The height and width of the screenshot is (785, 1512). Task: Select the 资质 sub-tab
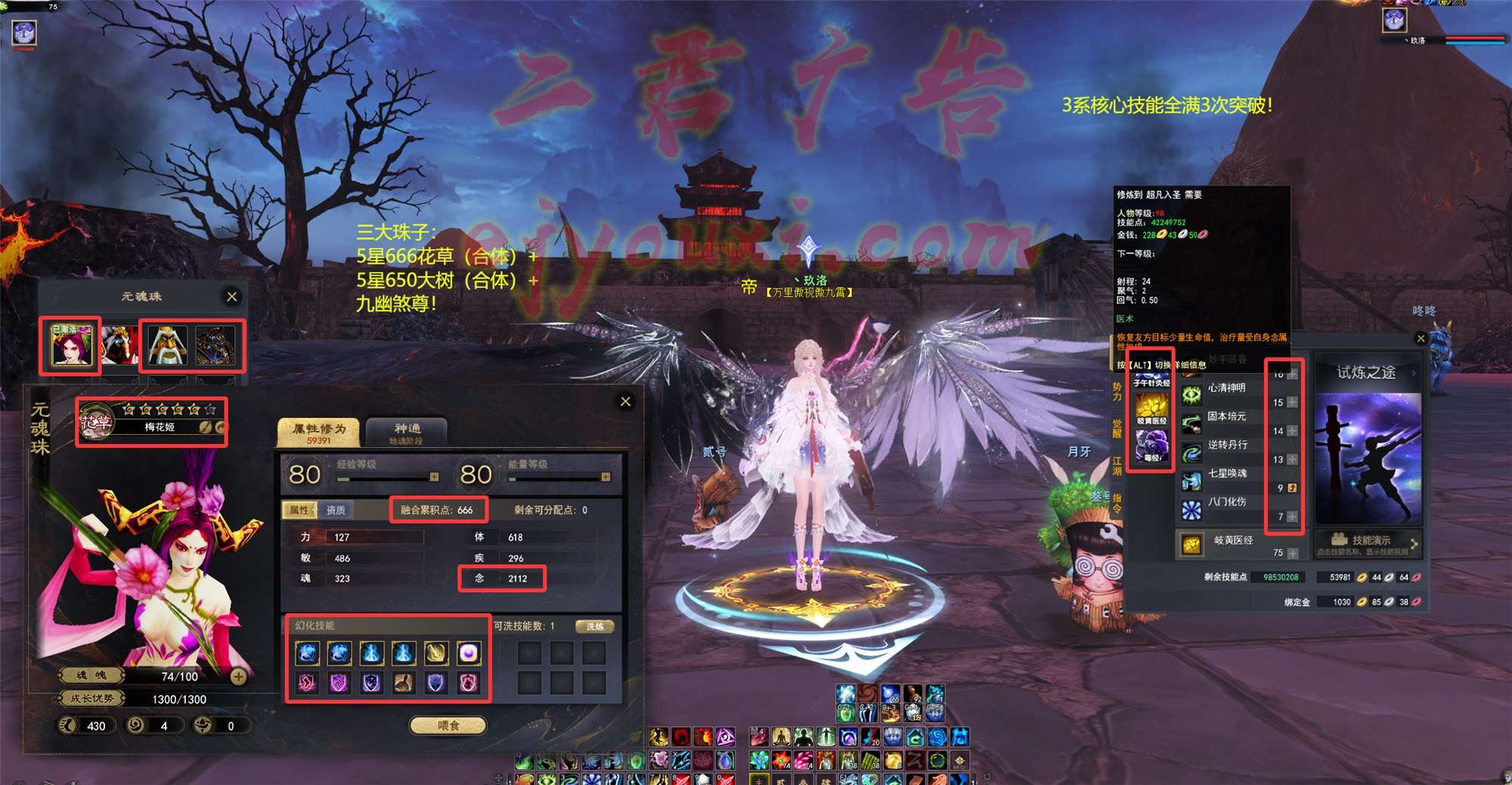336,510
